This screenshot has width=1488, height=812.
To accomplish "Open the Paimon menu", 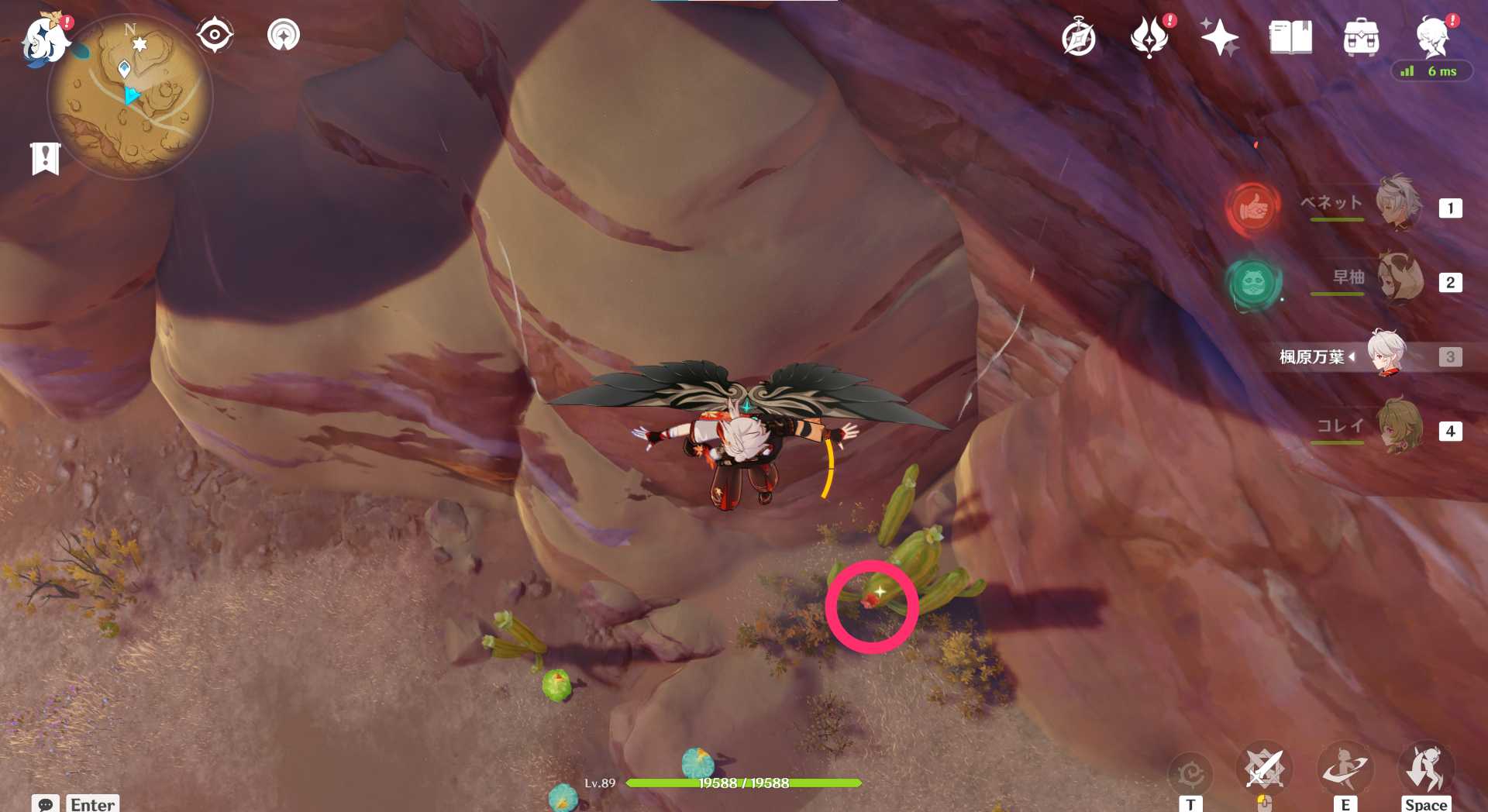I will pyautogui.click(x=43, y=40).
